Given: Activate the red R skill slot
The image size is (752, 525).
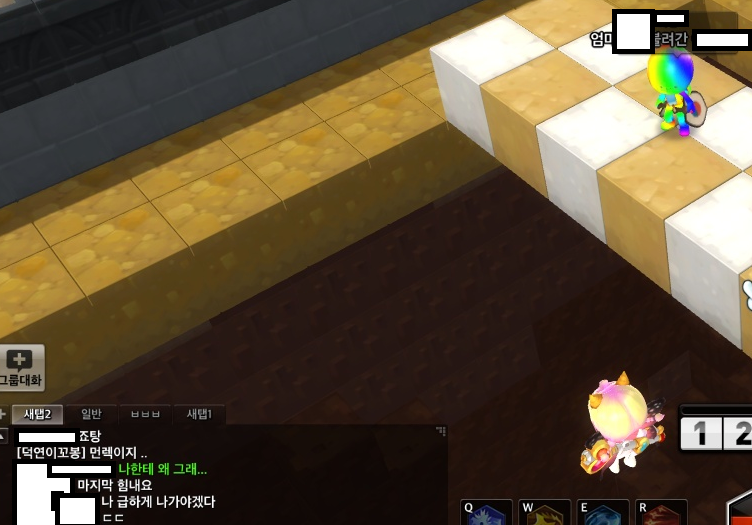Looking at the screenshot, I should click(661, 513).
